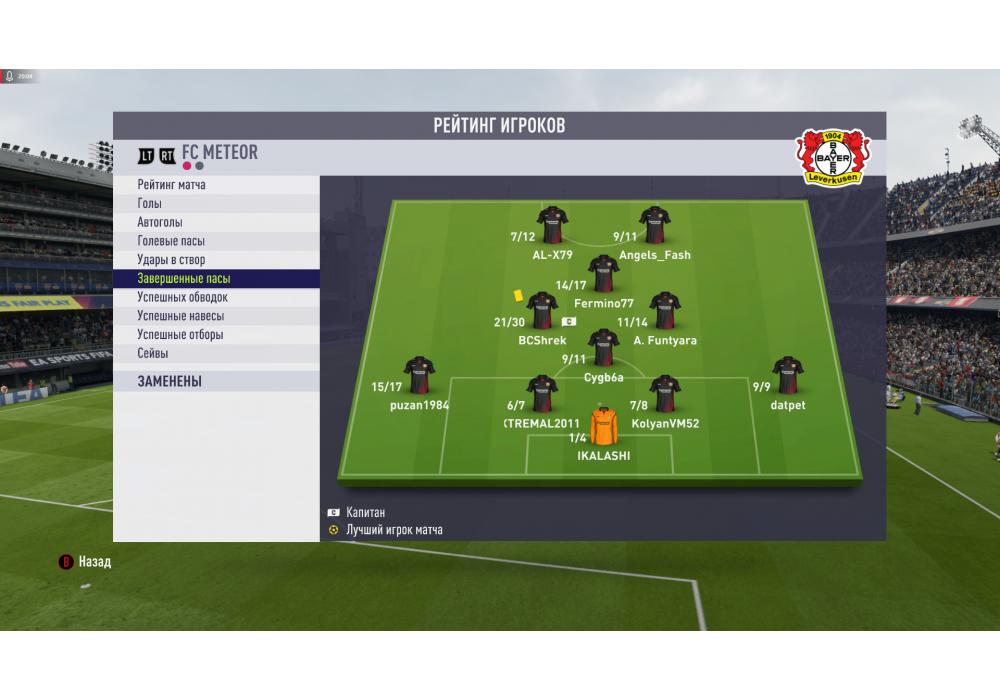
Task: Click the Bayer Leverkusen club crest
Action: (833, 157)
